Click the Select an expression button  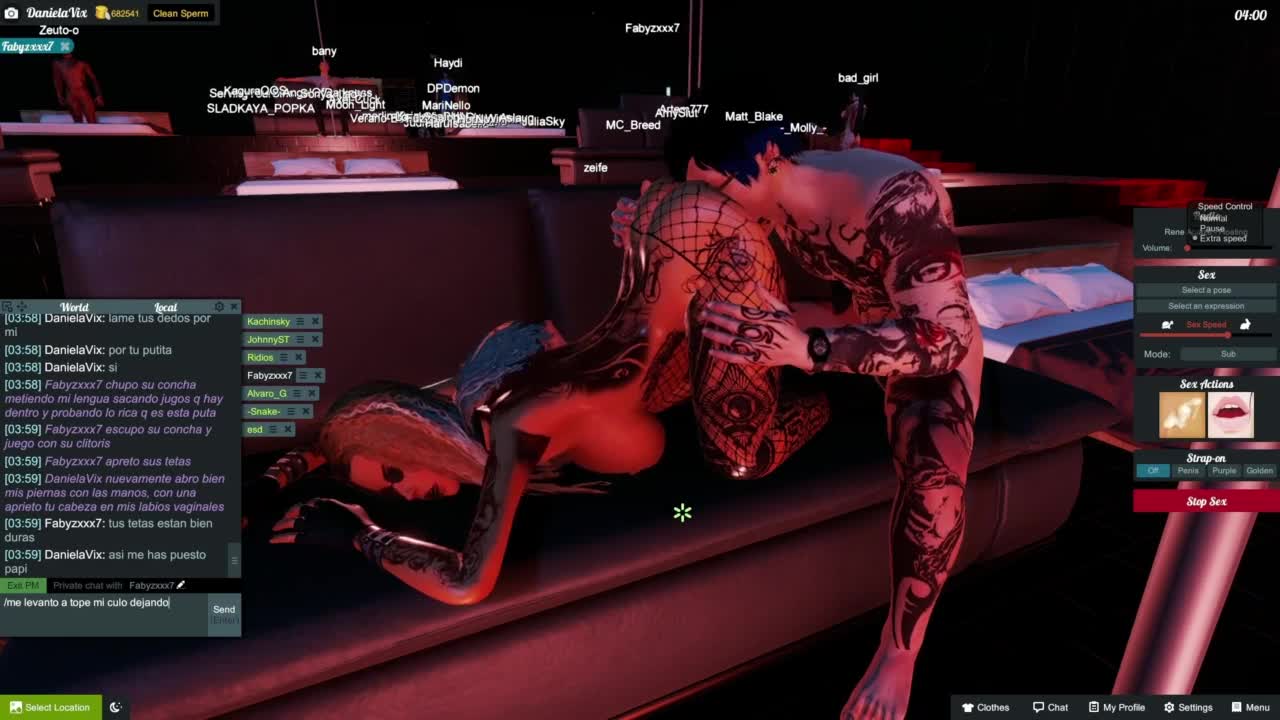coord(1206,306)
